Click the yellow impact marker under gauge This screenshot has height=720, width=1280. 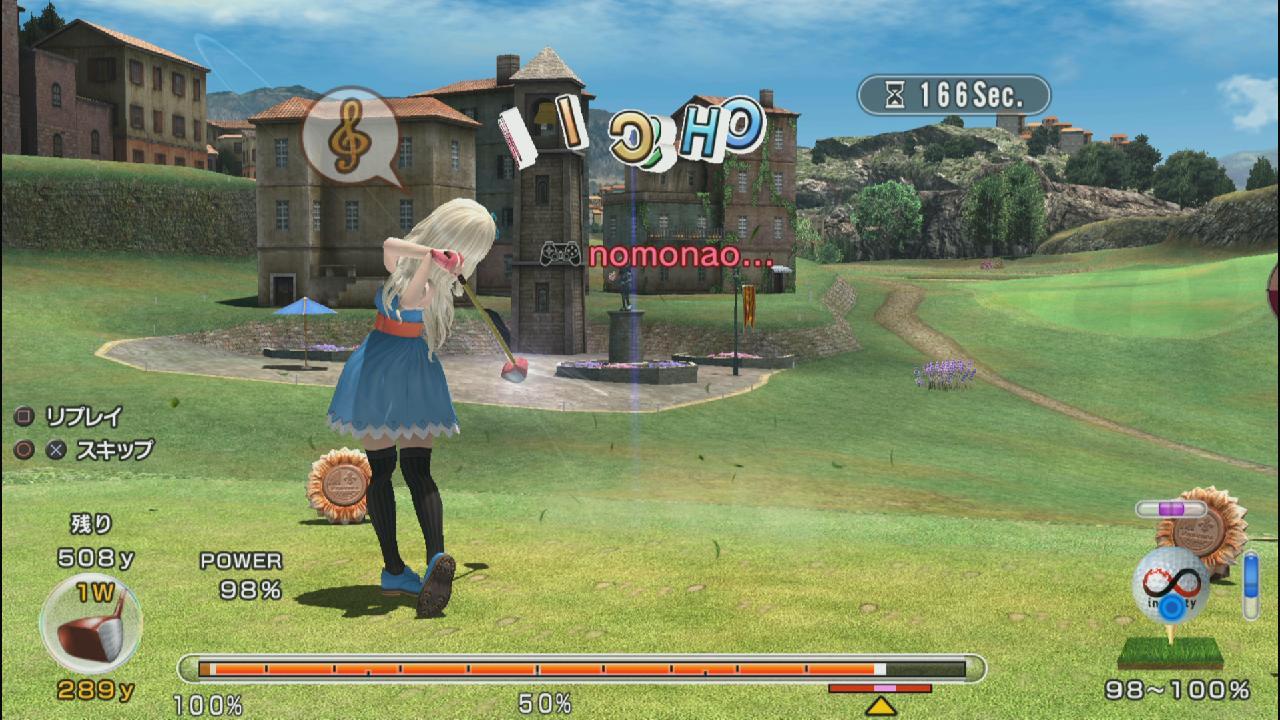pyautogui.click(x=881, y=706)
